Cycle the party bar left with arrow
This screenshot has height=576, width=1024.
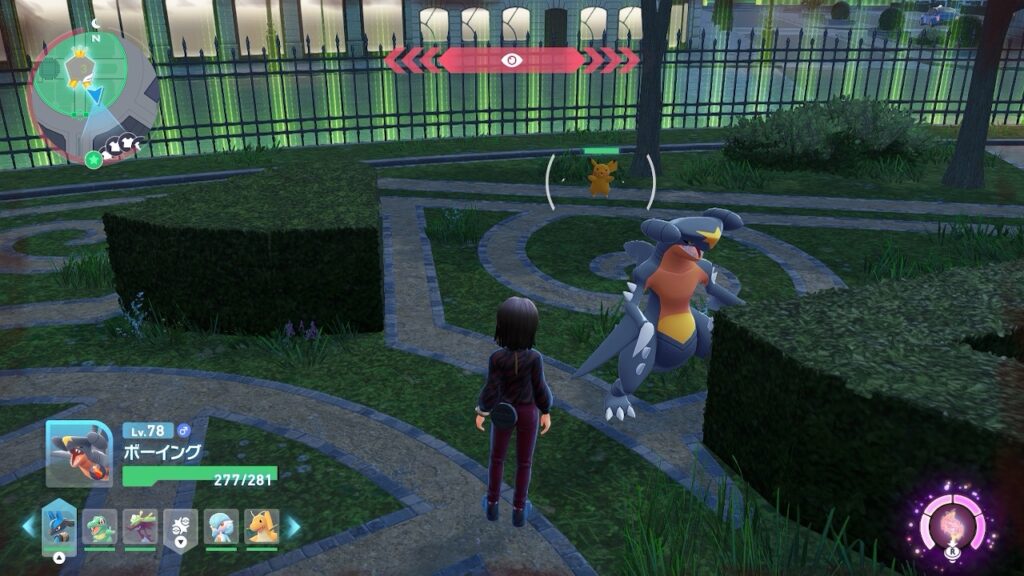tap(29, 526)
